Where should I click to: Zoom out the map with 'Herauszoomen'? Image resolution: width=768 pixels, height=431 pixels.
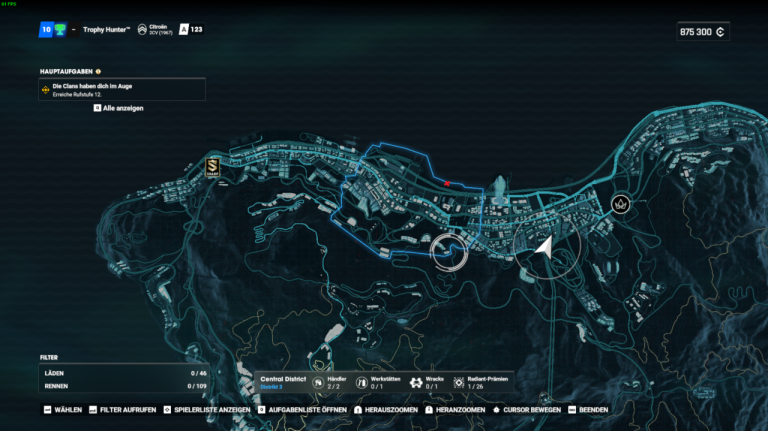tap(384, 409)
